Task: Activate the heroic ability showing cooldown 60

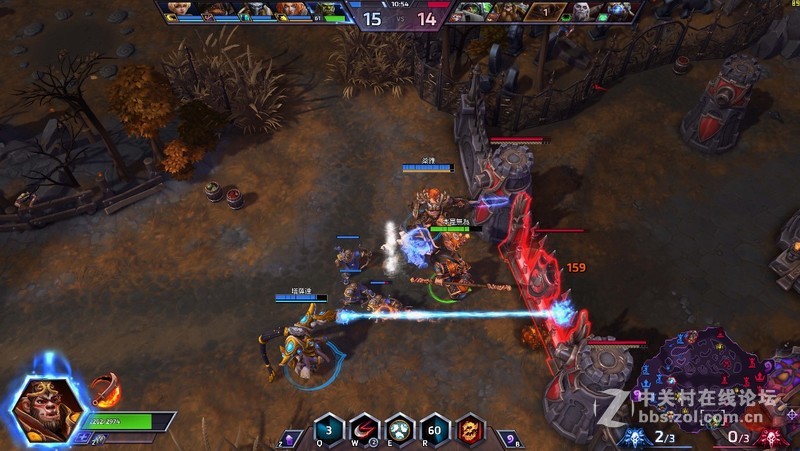Action: 434,431
